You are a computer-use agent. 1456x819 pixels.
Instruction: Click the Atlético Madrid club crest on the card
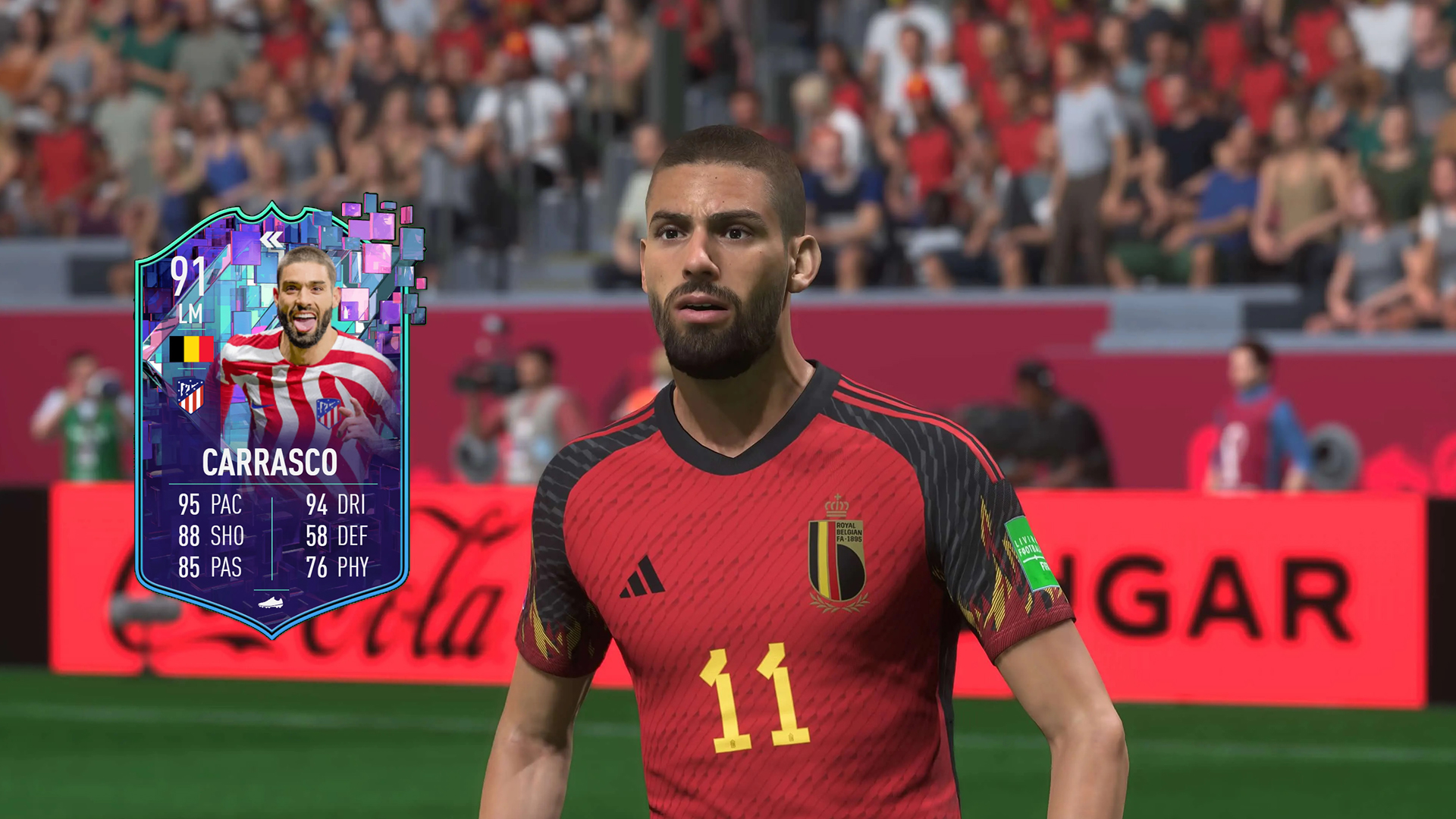click(190, 395)
